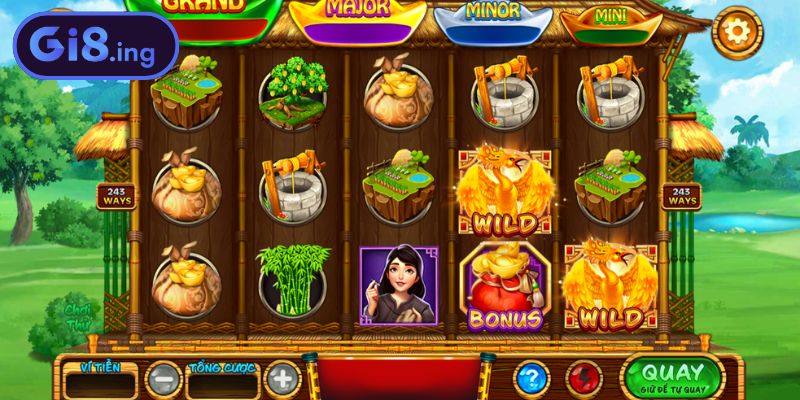800x400 pixels.
Task: Spin the reels with the QUAY button
Action: [x=671, y=376]
